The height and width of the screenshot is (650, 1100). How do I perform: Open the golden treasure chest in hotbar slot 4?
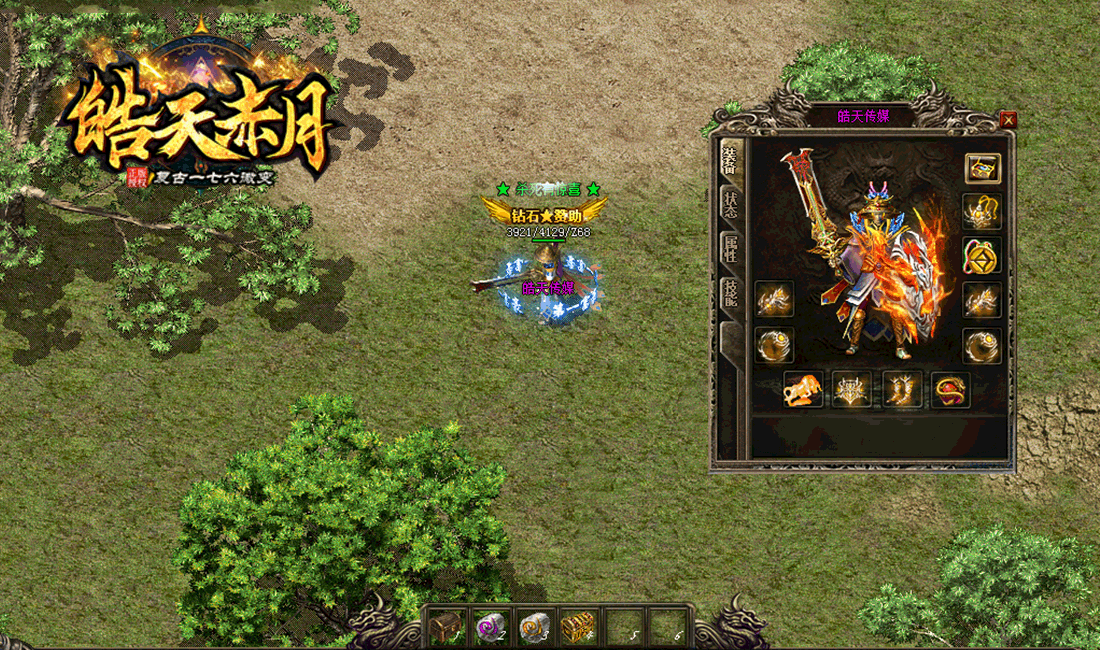tap(578, 627)
